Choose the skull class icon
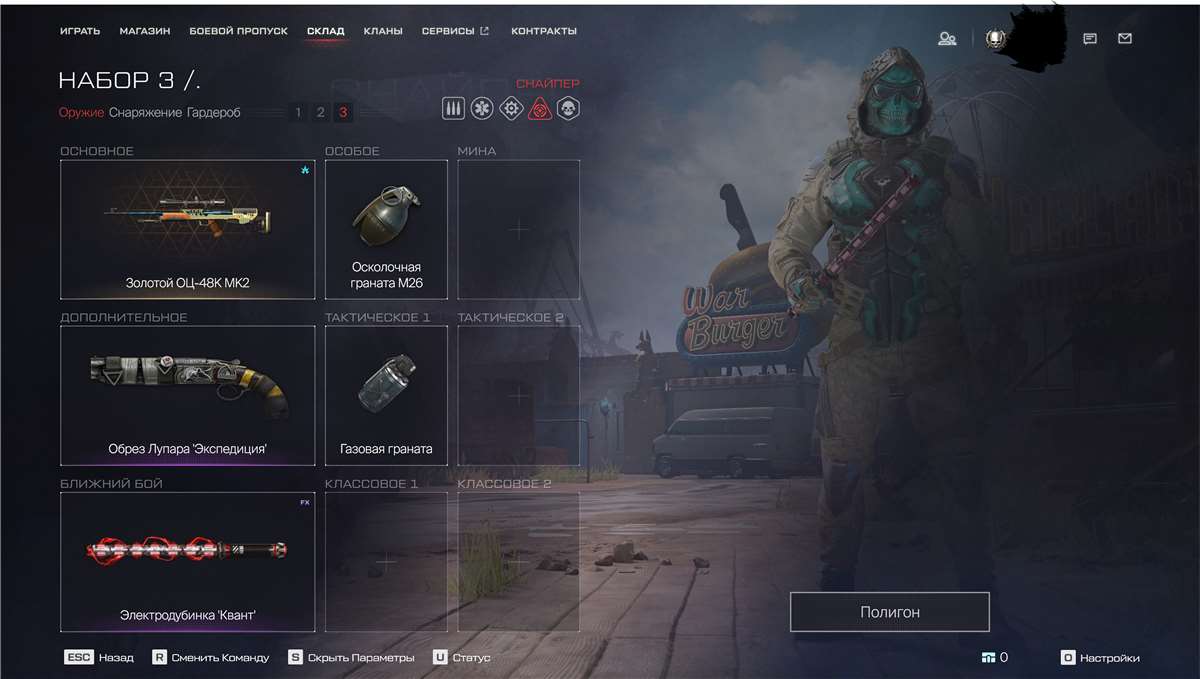Viewport: 1200px width, 679px height. pos(568,108)
